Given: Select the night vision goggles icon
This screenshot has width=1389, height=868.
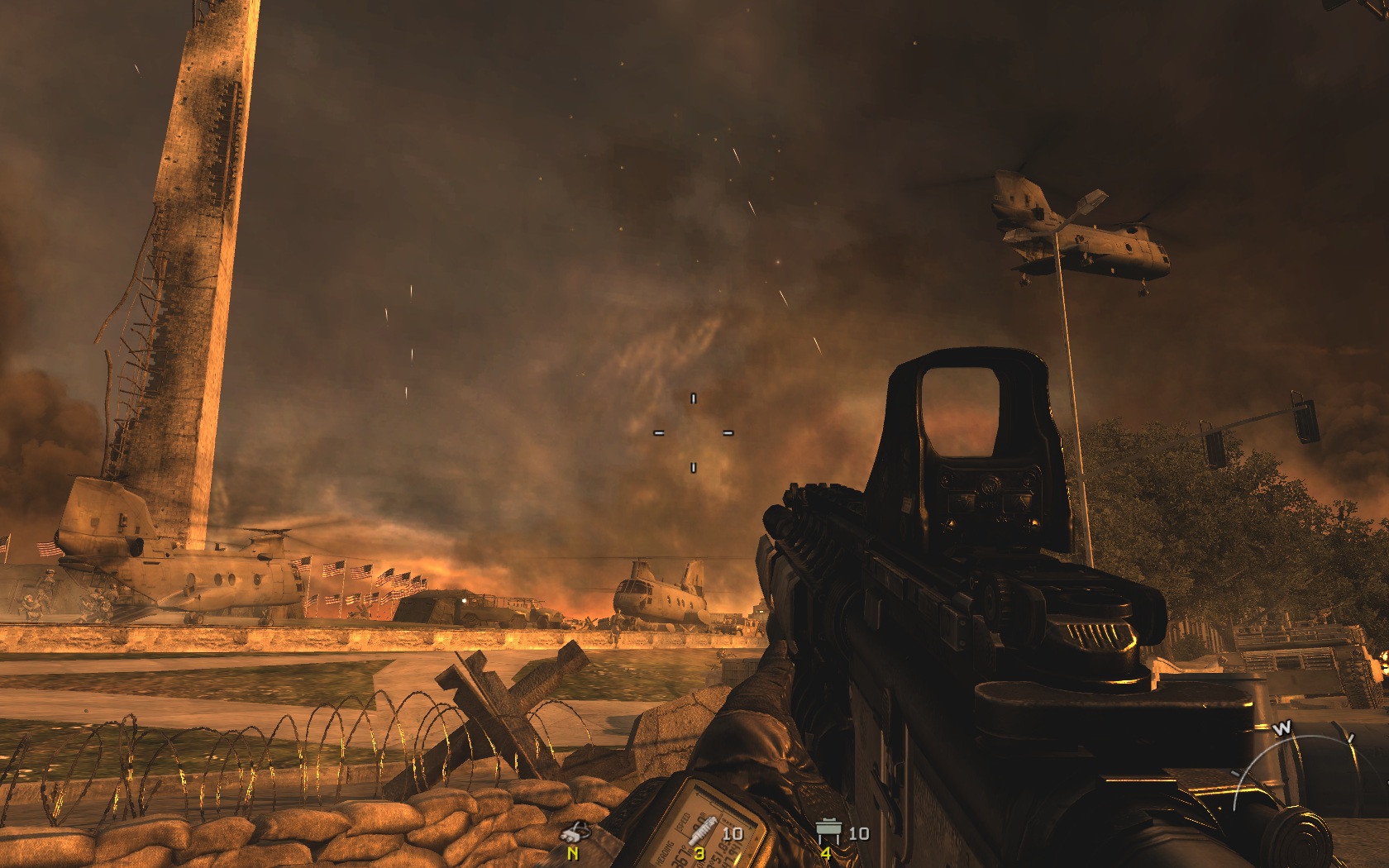Looking at the screenshot, I should tap(574, 831).
